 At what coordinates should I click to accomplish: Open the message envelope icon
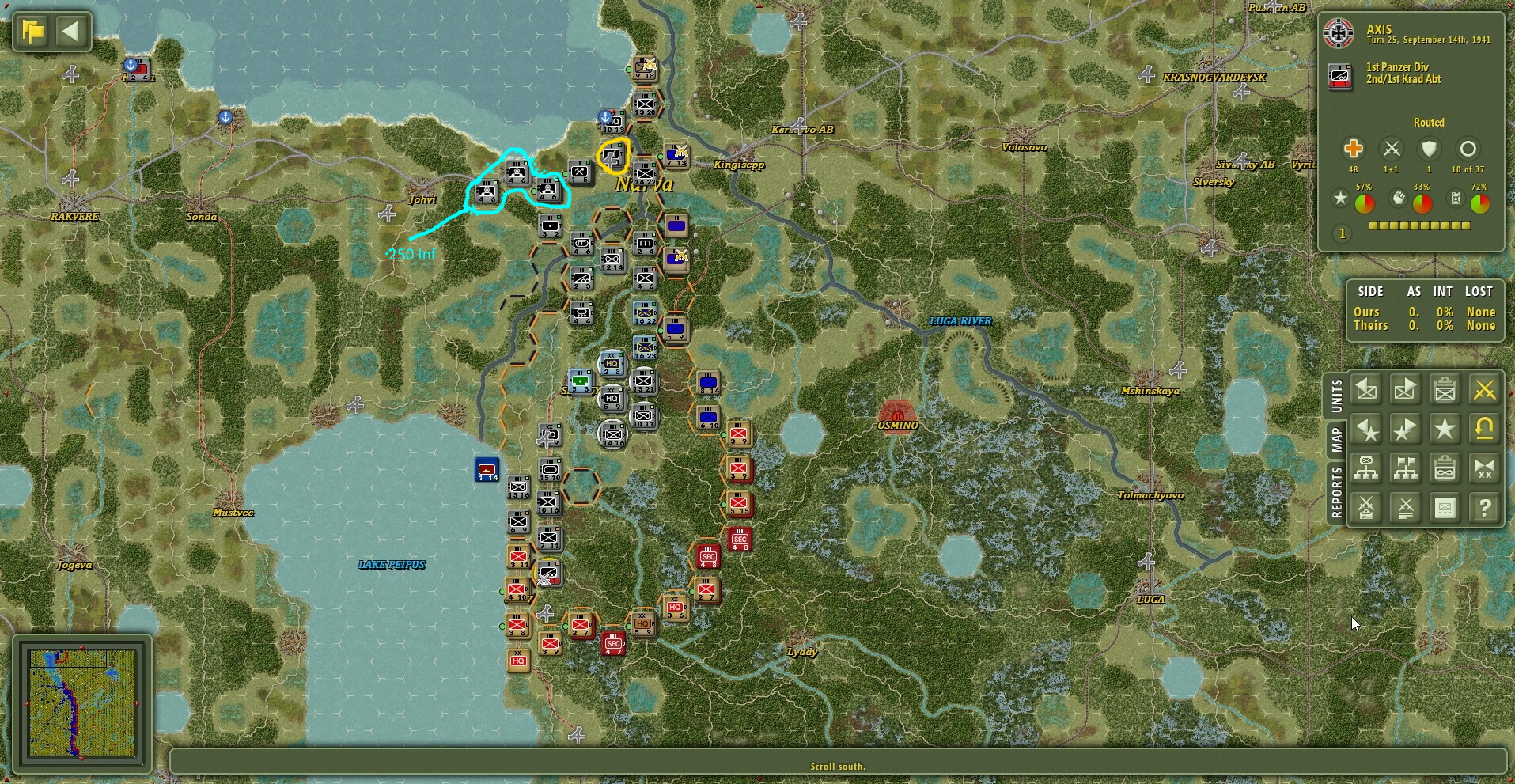1445,508
